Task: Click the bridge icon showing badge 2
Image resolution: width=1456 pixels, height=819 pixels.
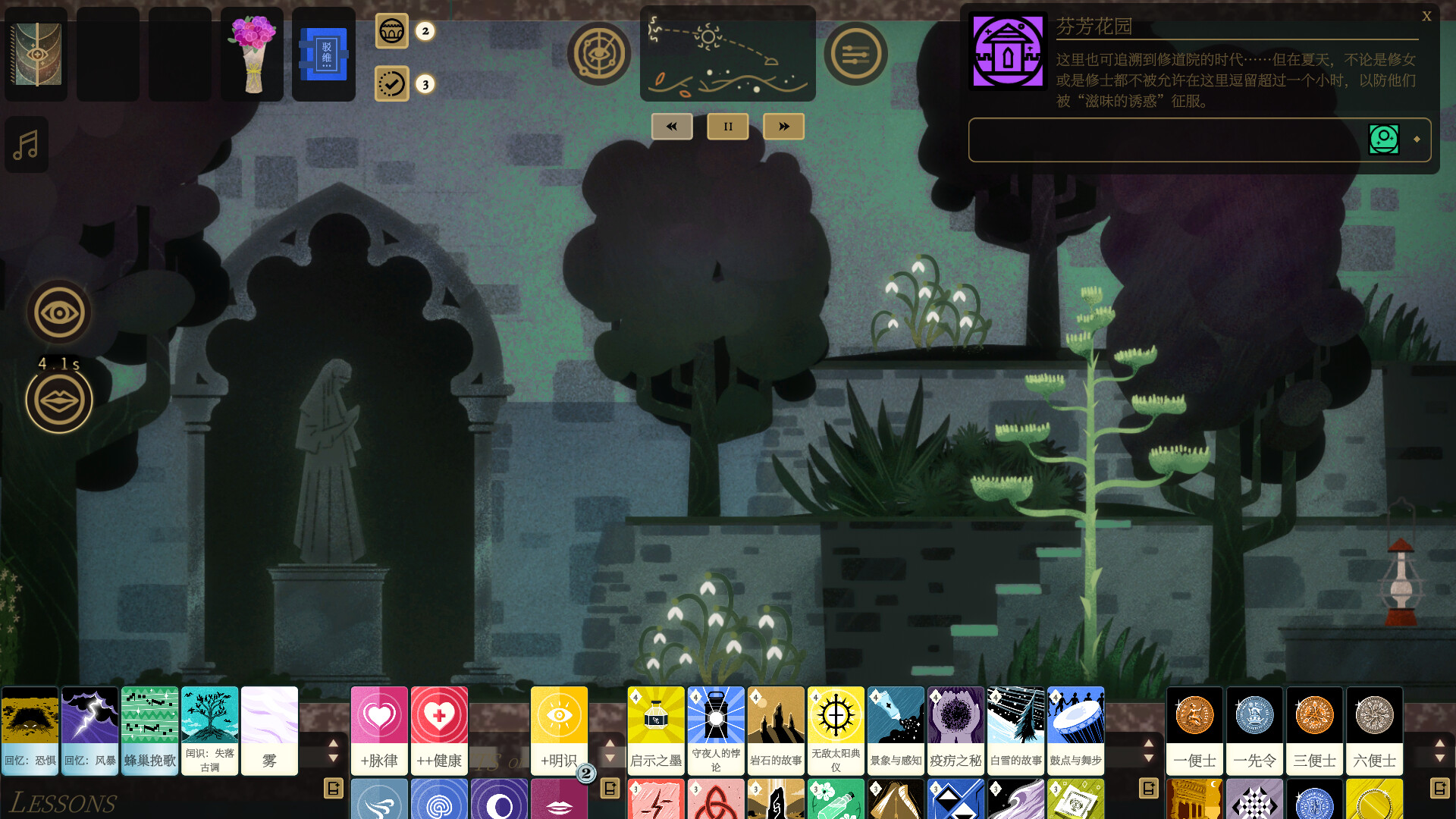Action: (x=391, y=31)
